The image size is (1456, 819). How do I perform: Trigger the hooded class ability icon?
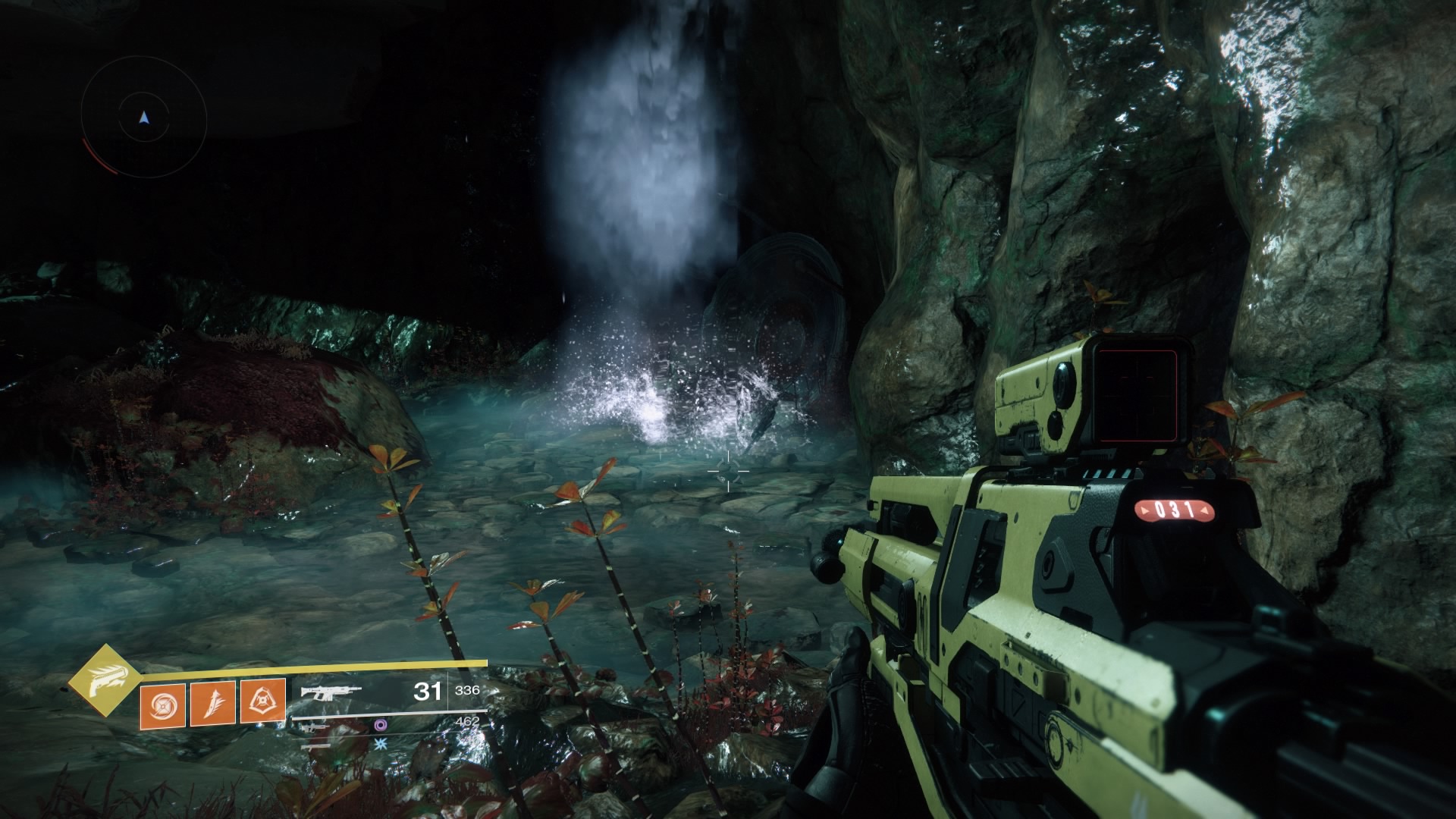coord(263,703)
